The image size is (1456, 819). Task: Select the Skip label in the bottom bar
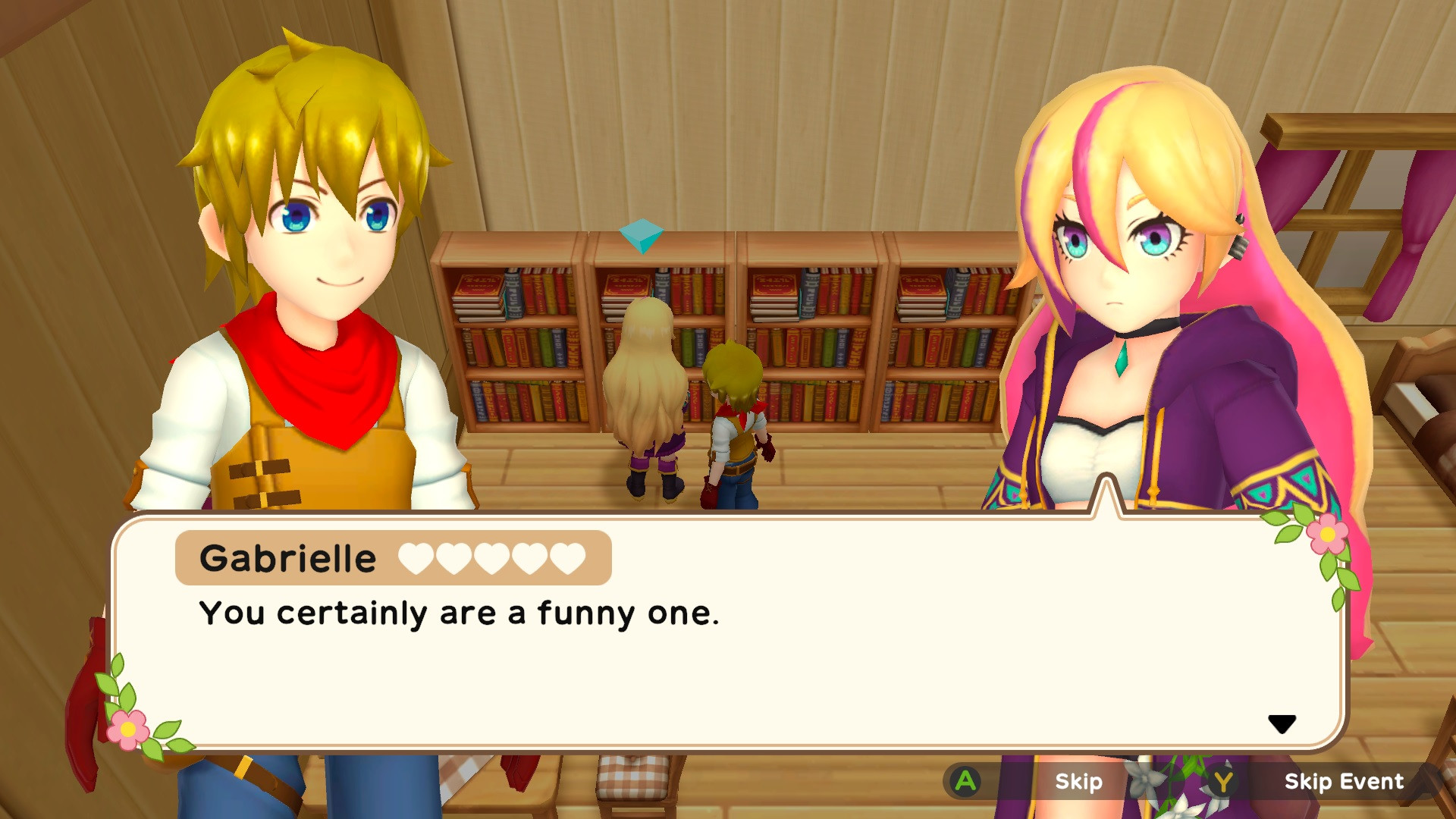(x=1079, y=782)
